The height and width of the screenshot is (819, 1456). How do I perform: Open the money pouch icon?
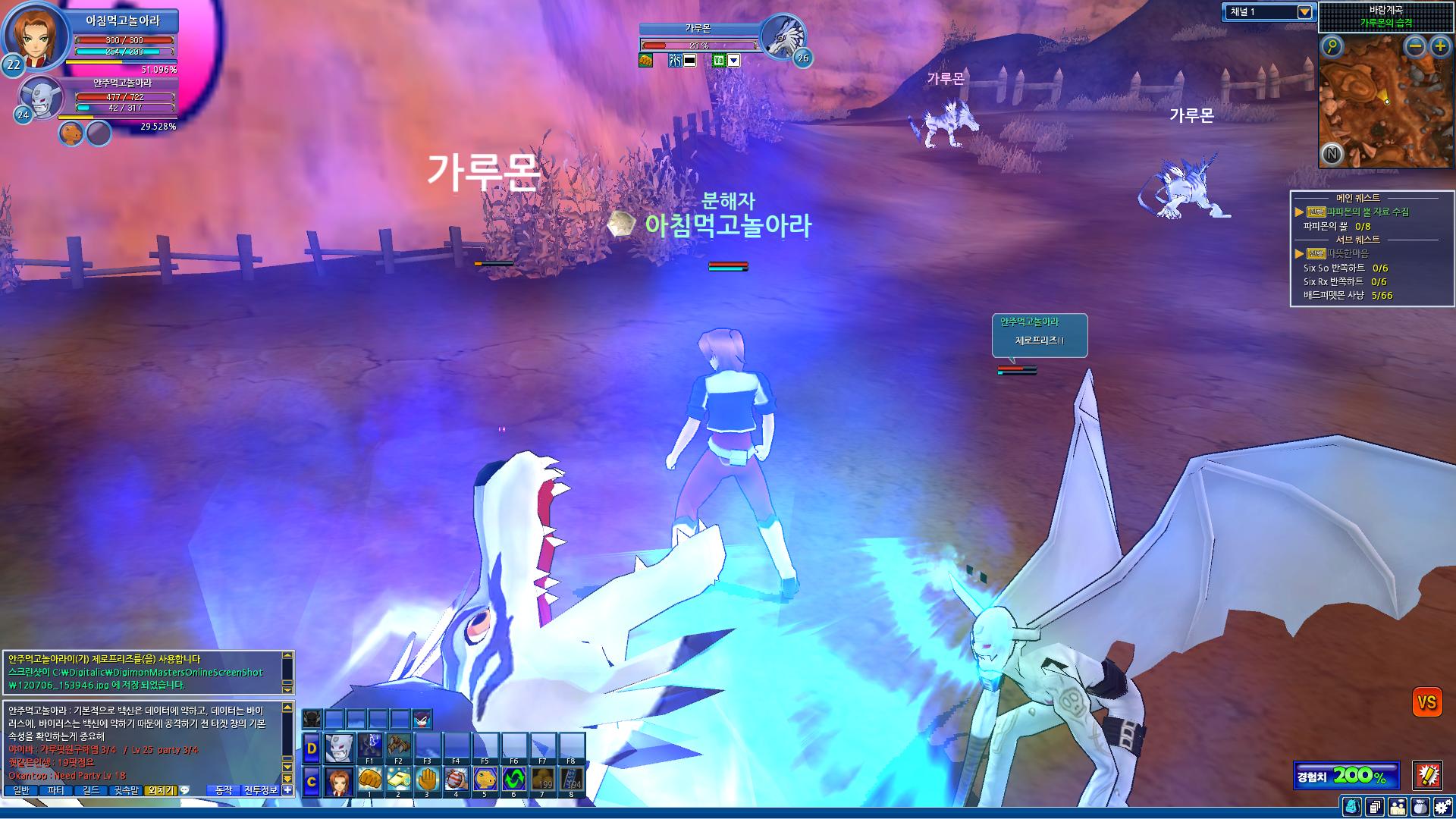click(x=1420, y=807)
